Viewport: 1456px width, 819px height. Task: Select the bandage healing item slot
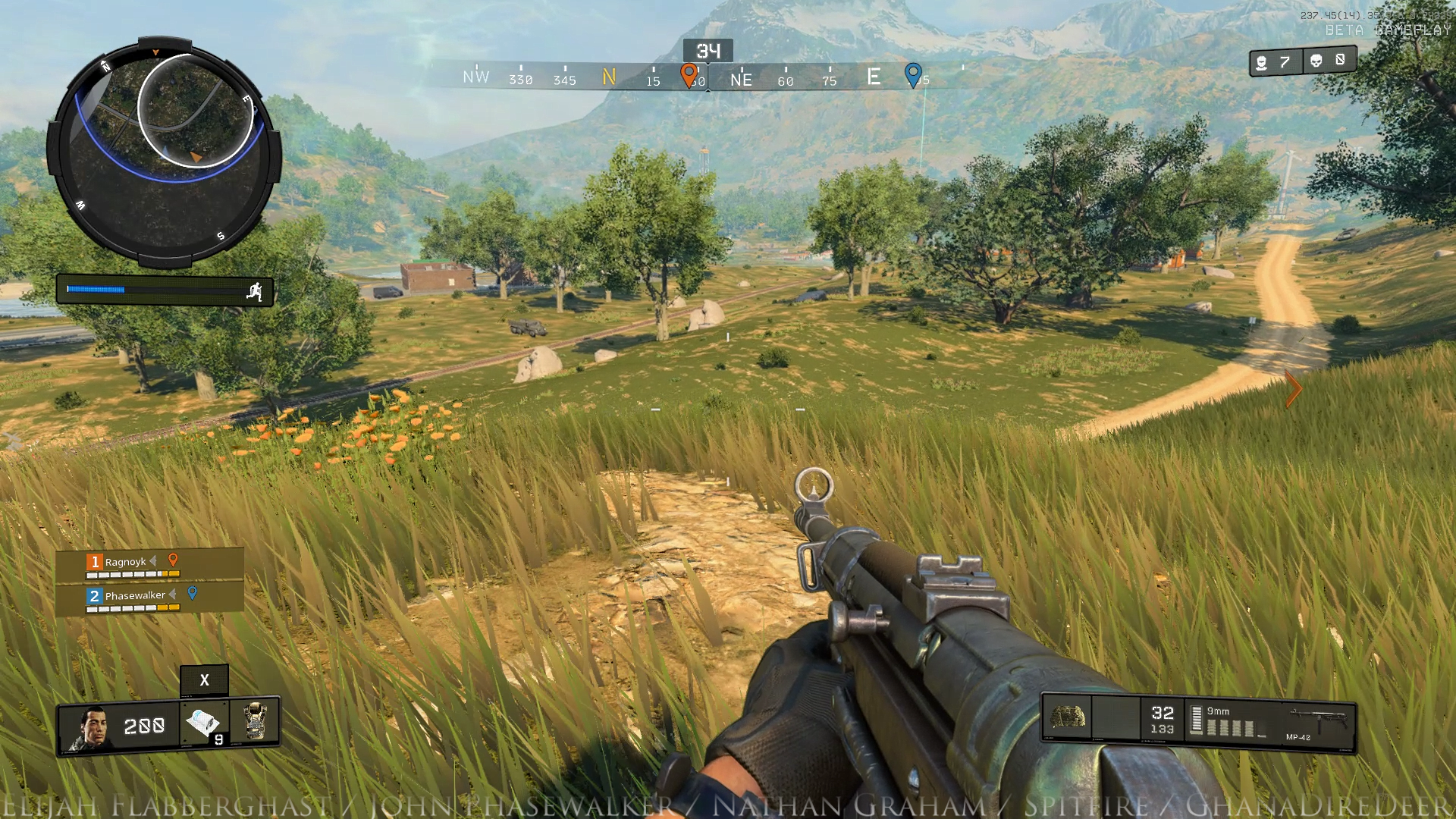click(x=203, y=723)
